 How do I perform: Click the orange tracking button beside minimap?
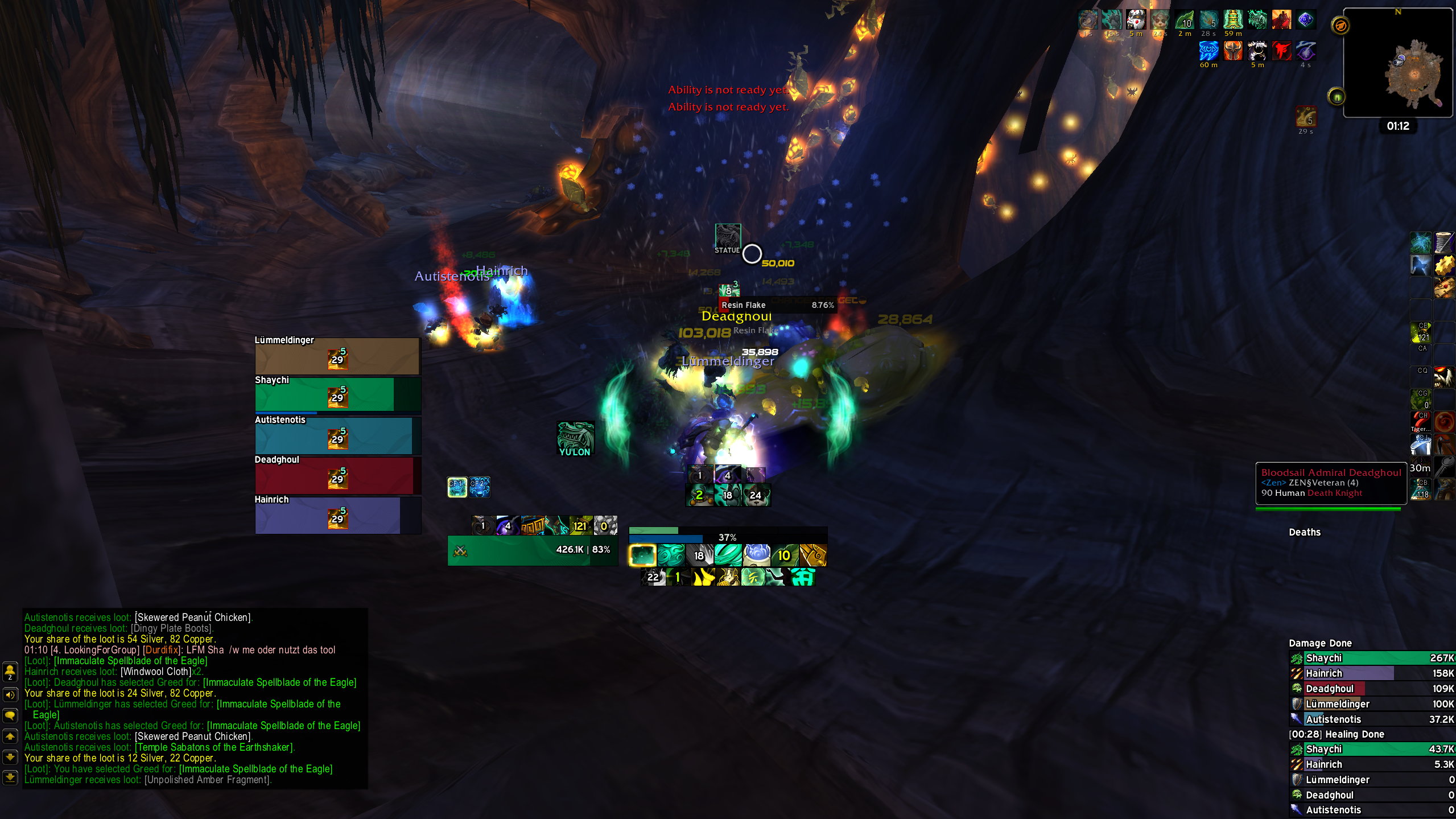(x=1340, y=26)
